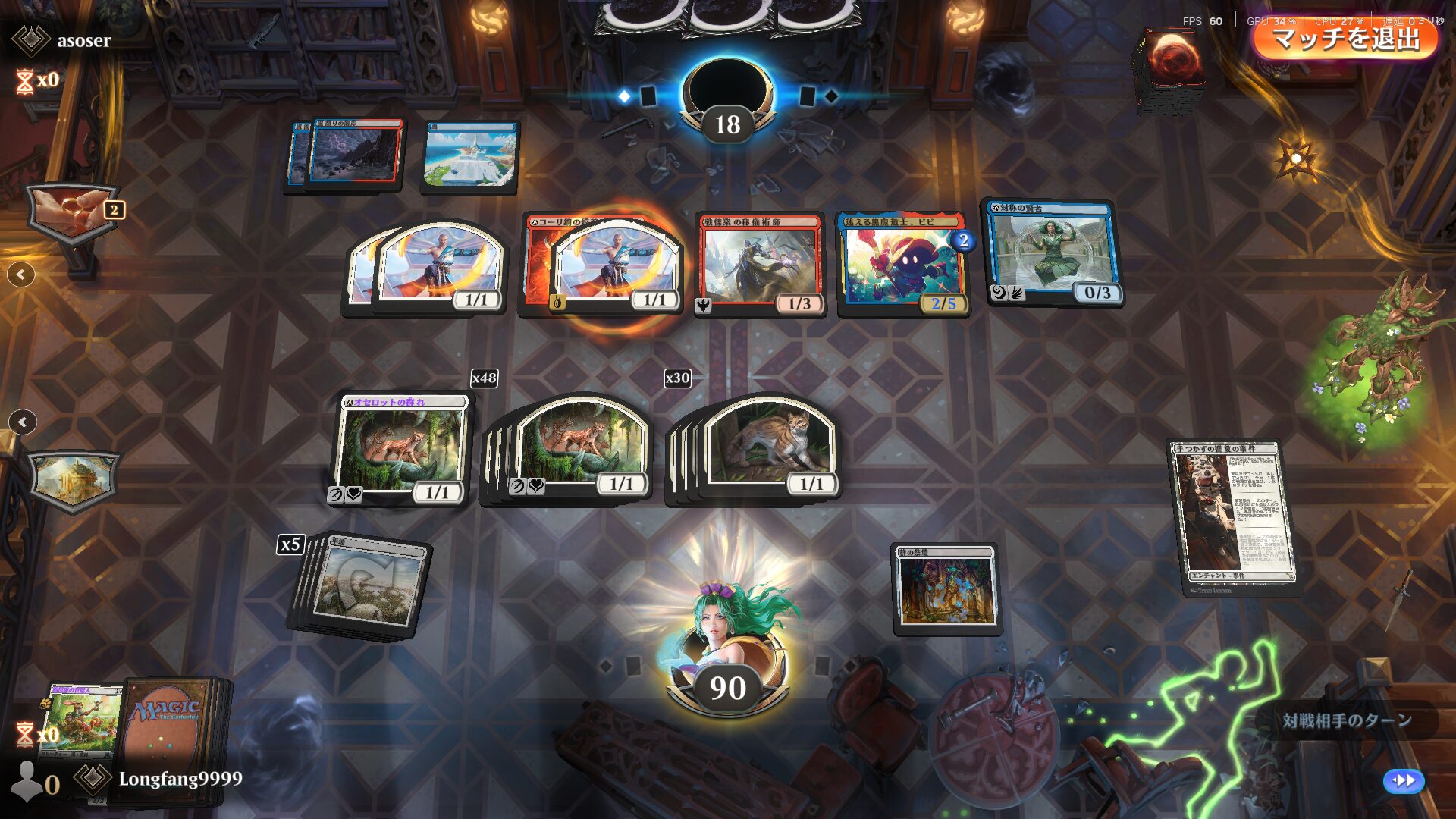The height and width of the screenshot is (819, 1456).
Task: Click the マッチを退出 leave match button
Action: 1346,38
